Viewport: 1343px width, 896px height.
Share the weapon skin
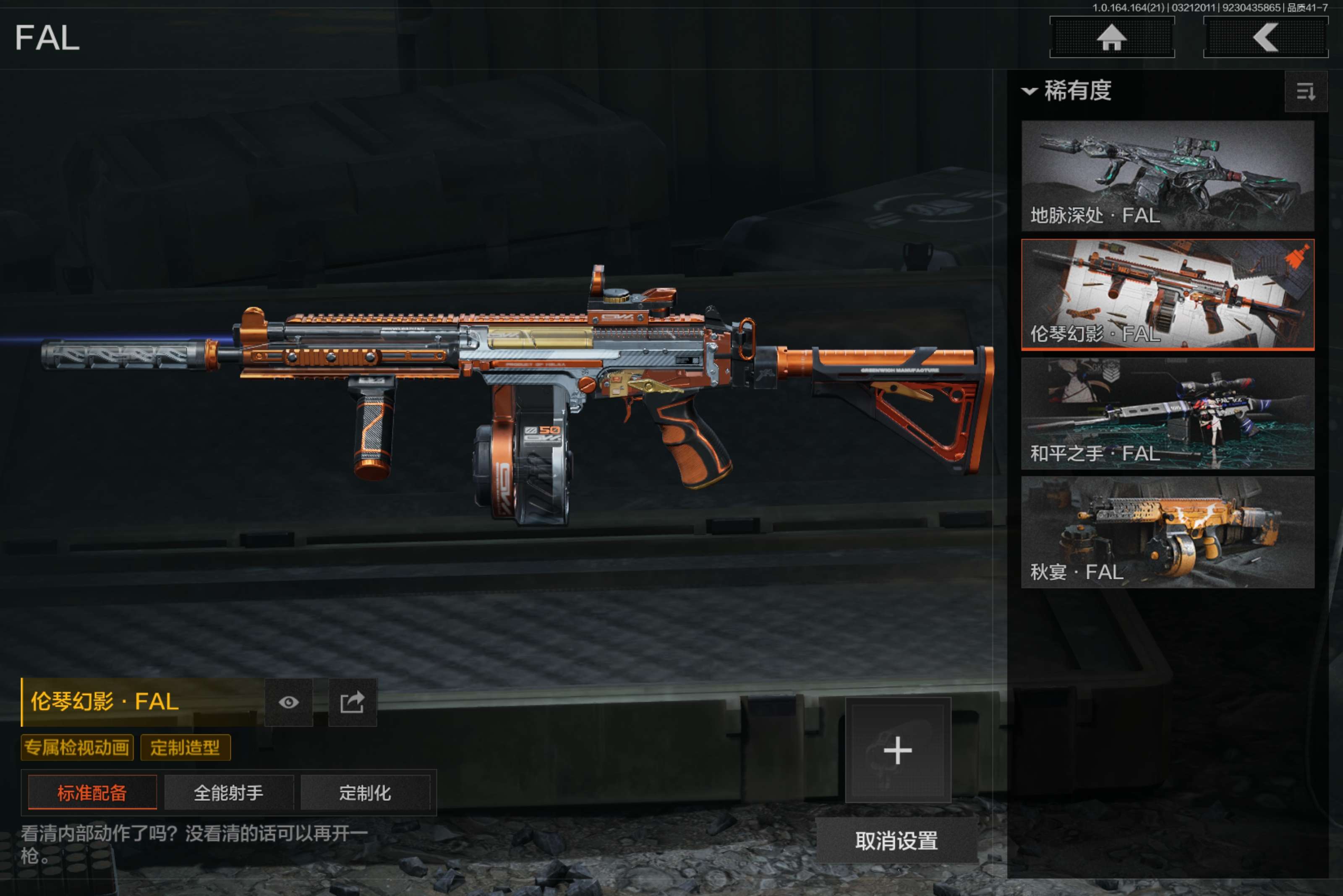pos(352,702)
